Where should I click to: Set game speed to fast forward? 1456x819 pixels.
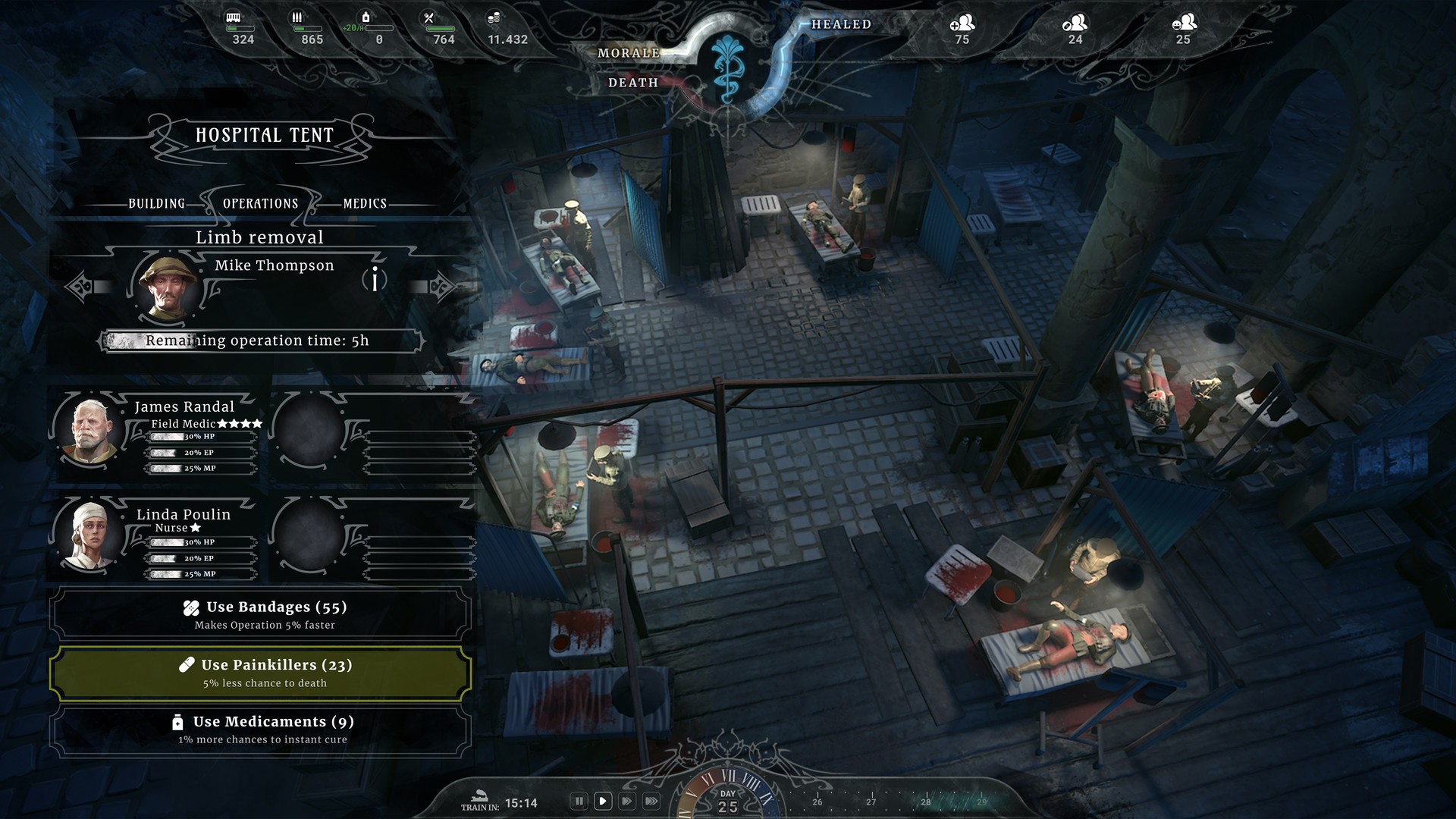coord(626,801)
